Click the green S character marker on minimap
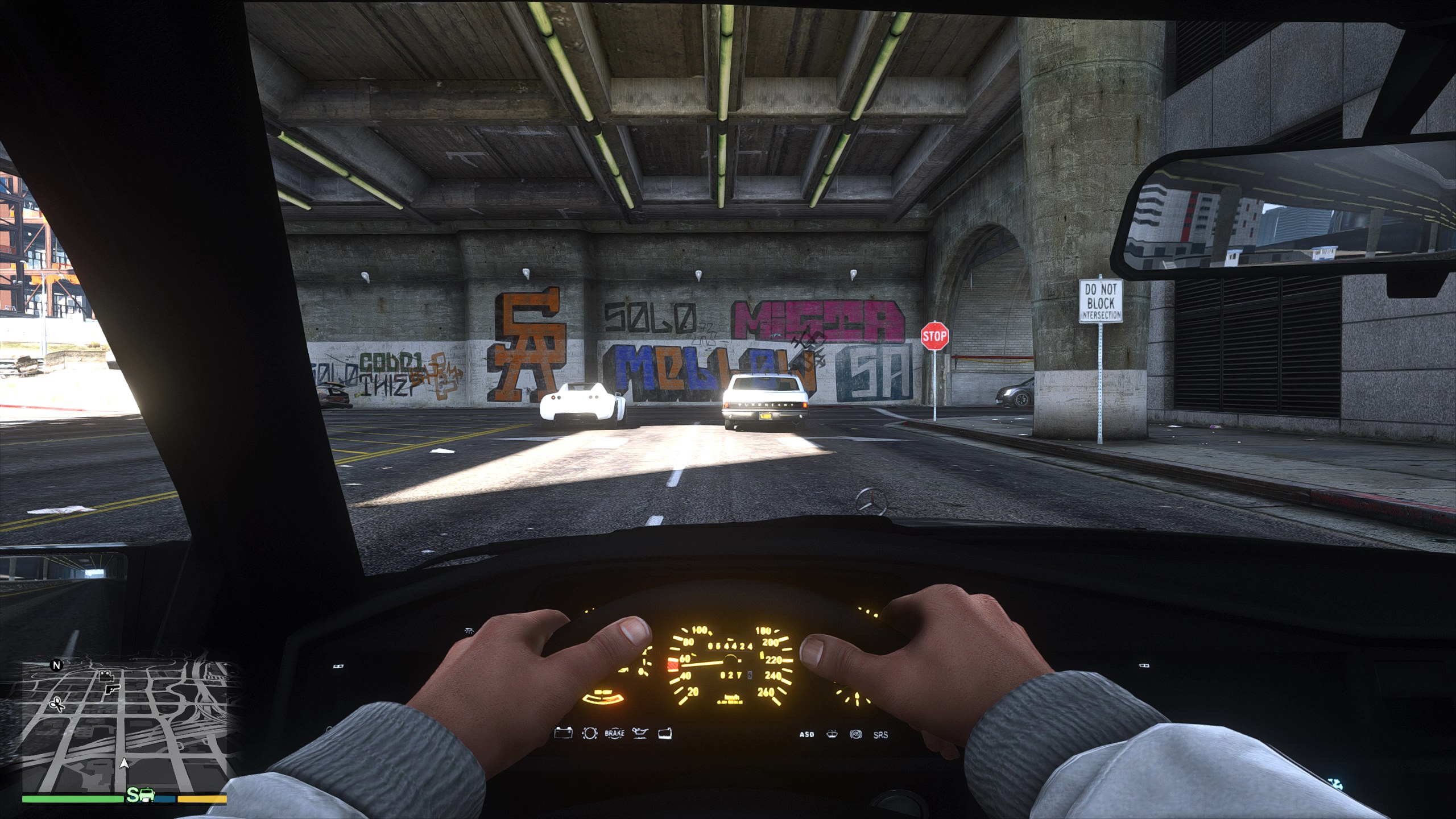The width and height of the screenshot is (1456, 819). [x=133, y=795]
